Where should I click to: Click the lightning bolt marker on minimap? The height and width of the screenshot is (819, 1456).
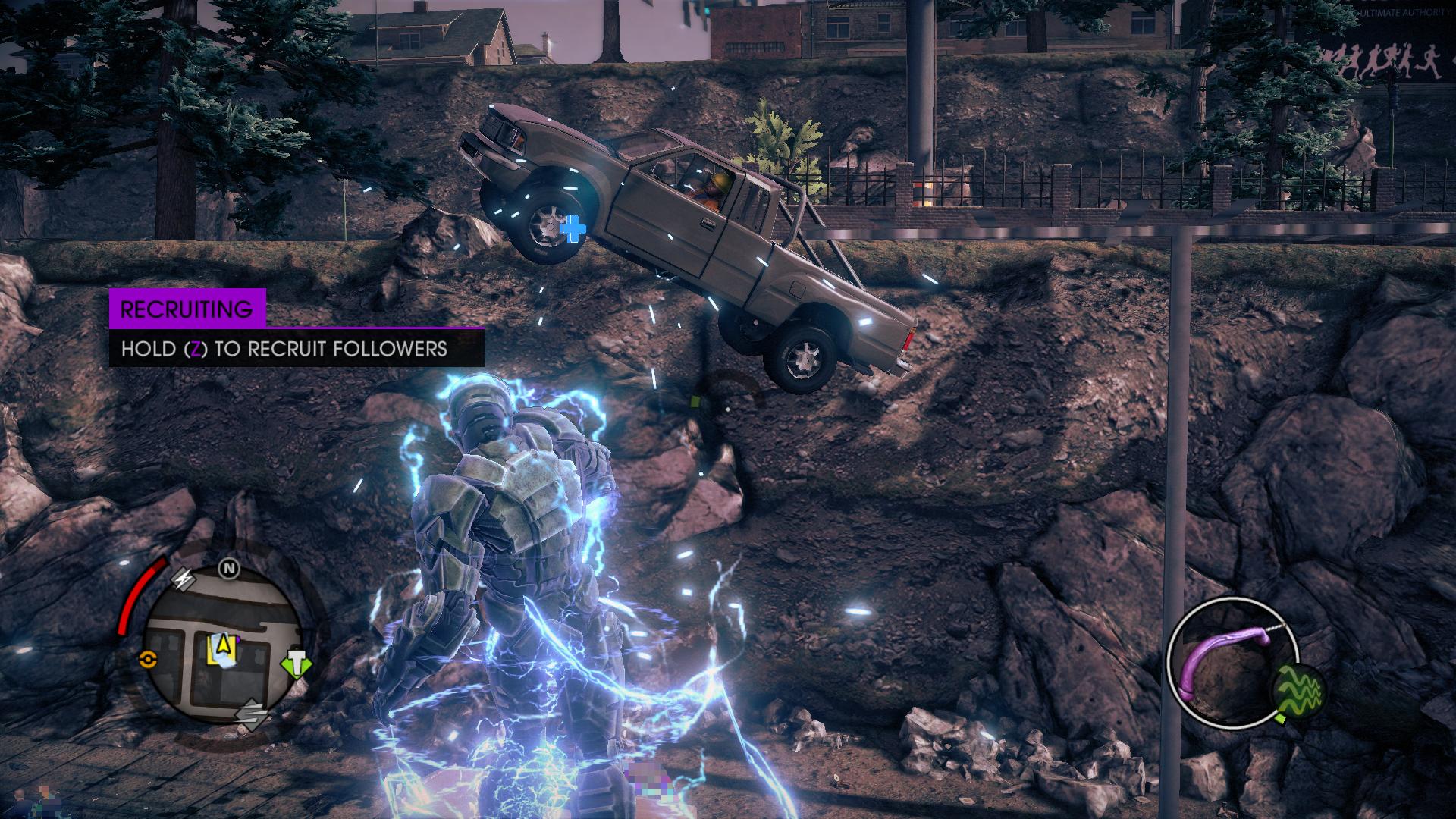pyautogui.click(x=185, y=579)
